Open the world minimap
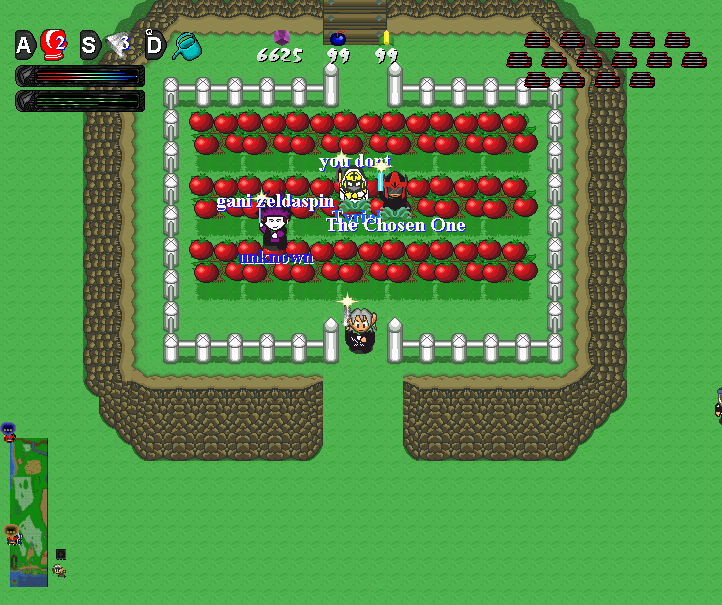The width and height of the screenshot is (722, 605). (29, 511)
